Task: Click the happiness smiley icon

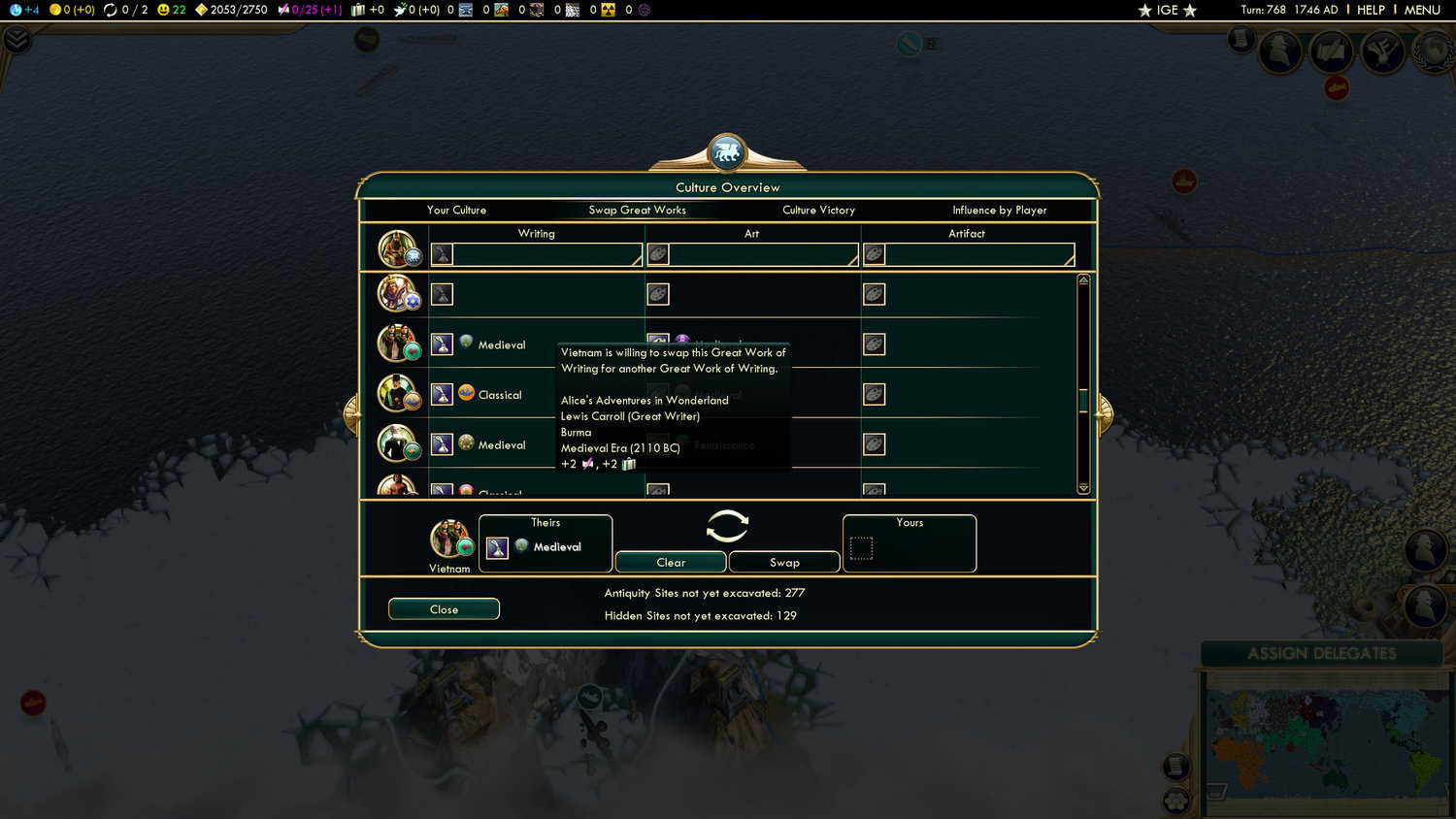Action: point(161,10)
